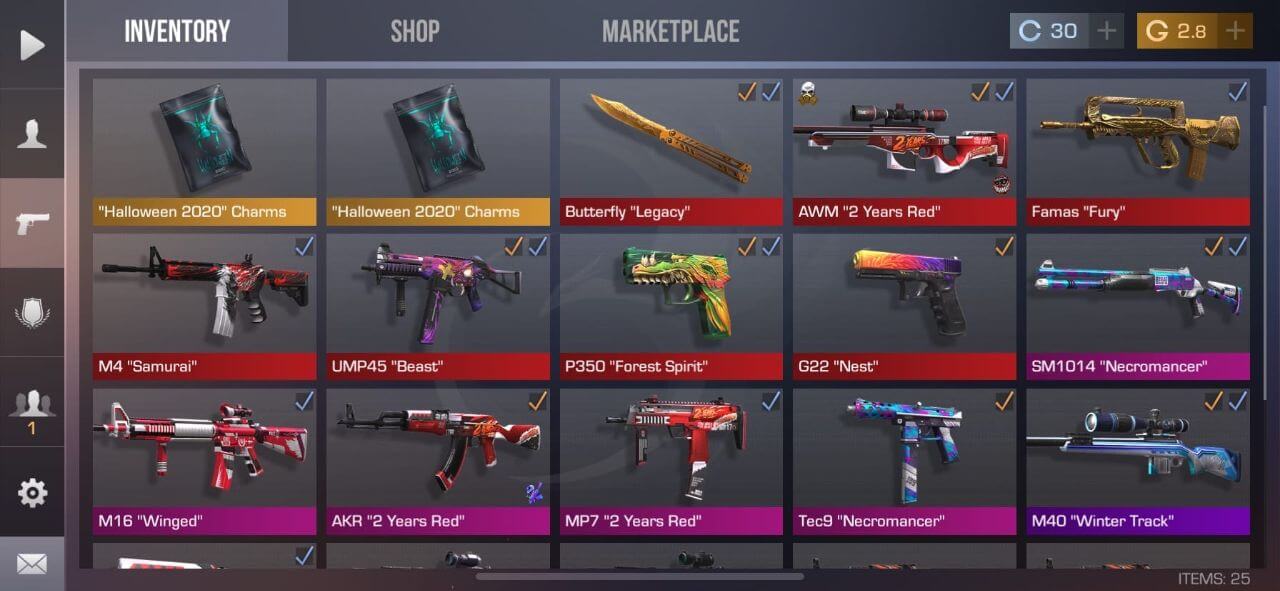Choose the AWM "2 Years Red" skin
The image size is (1280, 591).
pos(904,152)
